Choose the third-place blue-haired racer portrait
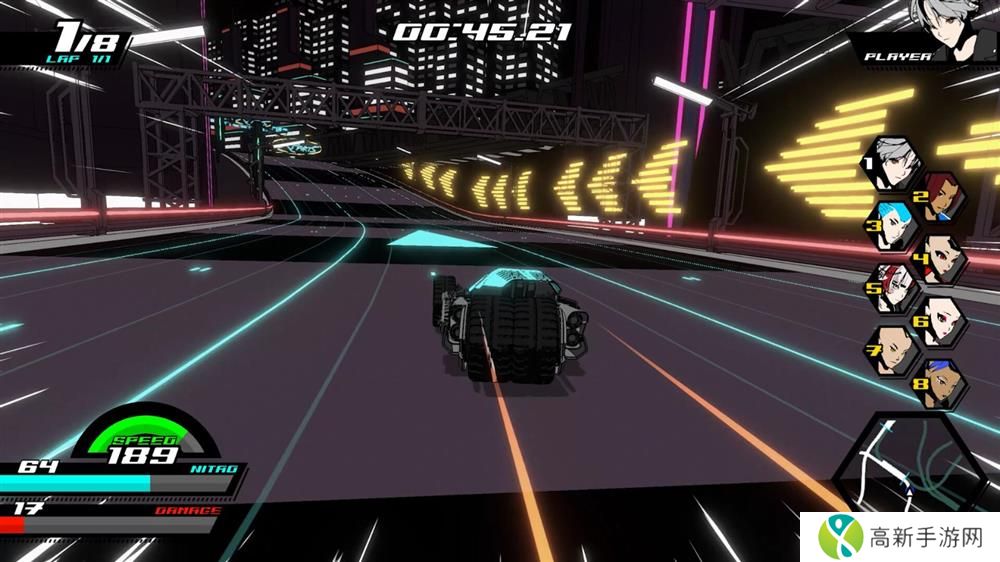1000x562 pixels. pos(892,227)
